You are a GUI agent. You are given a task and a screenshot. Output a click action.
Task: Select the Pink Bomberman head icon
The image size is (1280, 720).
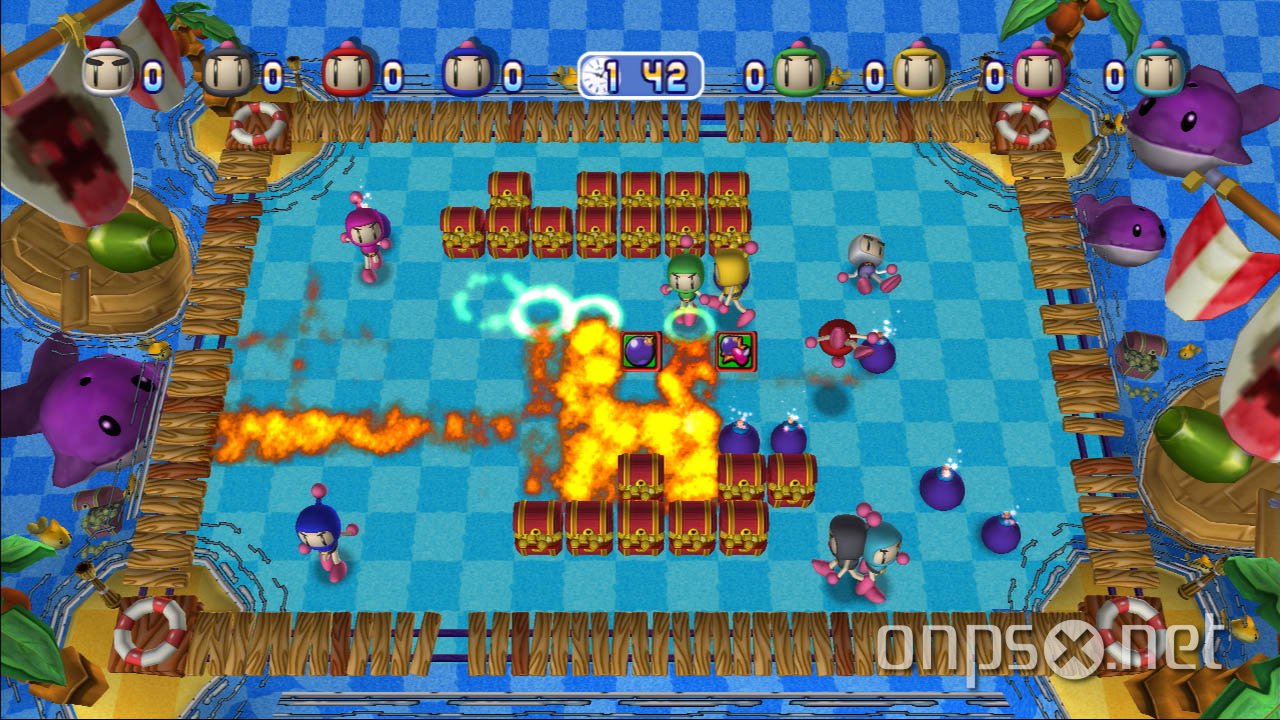pos(1038,70)
